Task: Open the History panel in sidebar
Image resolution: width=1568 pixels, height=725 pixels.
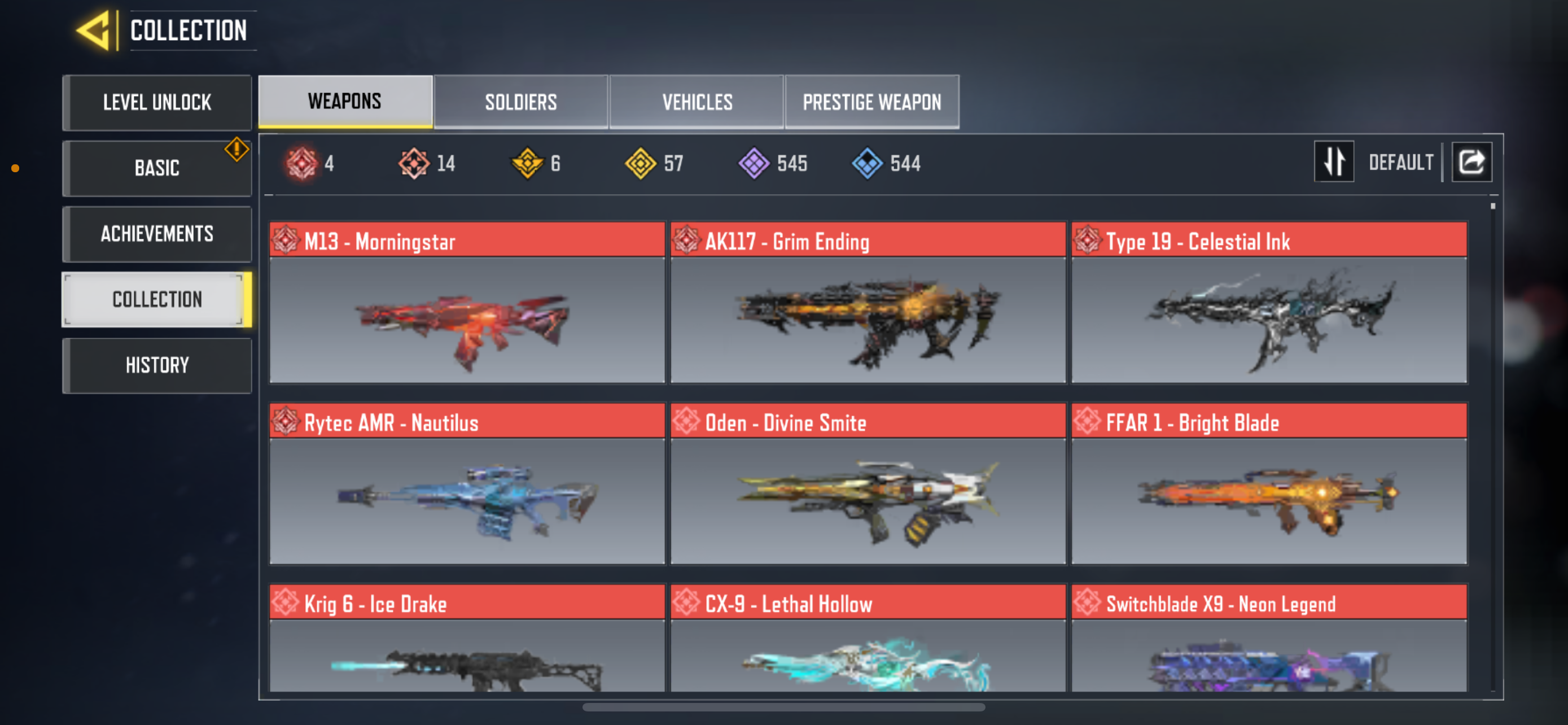Action: click(x=156, y=365)
